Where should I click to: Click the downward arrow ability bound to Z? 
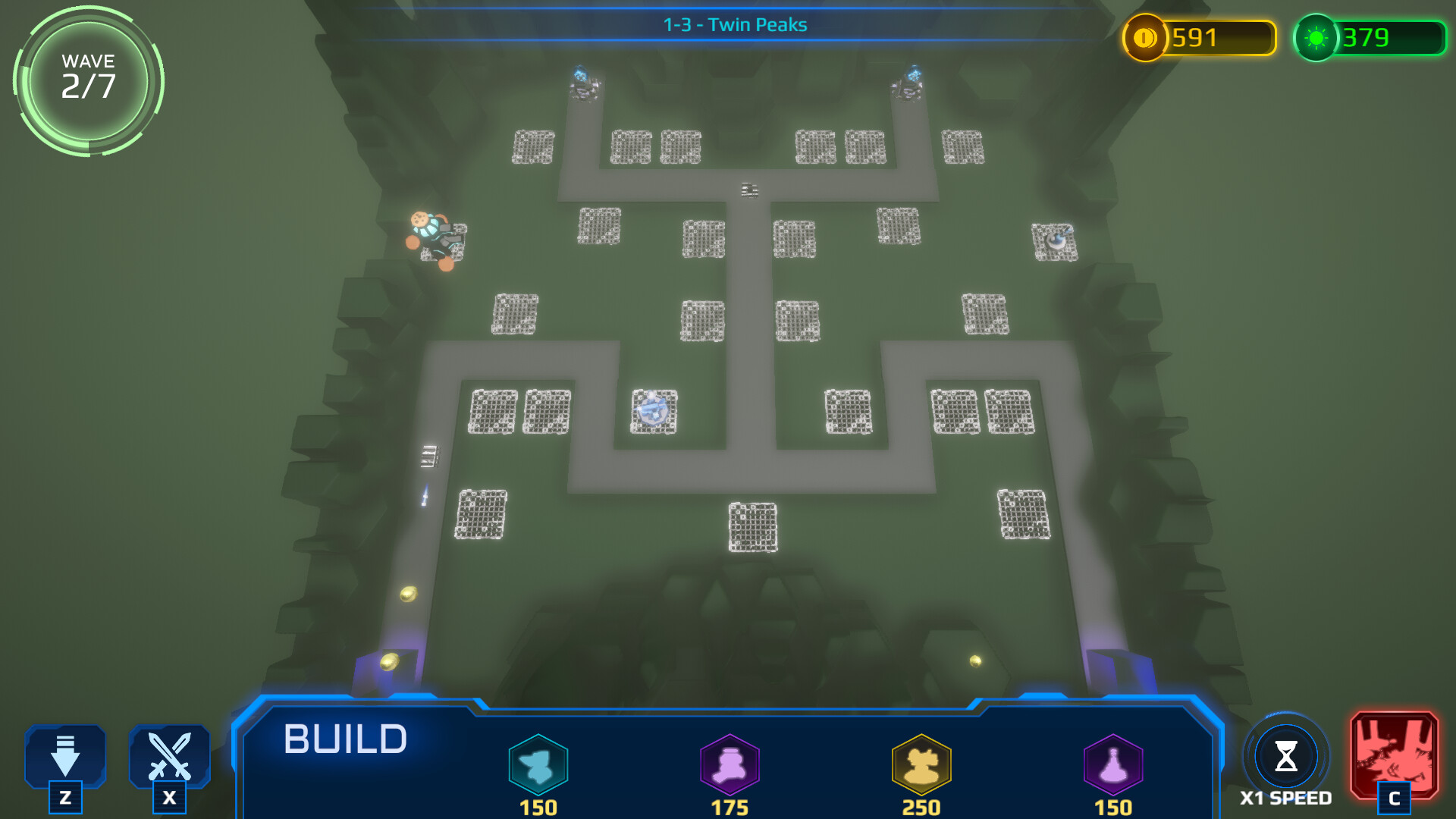[x=65, y=756]
